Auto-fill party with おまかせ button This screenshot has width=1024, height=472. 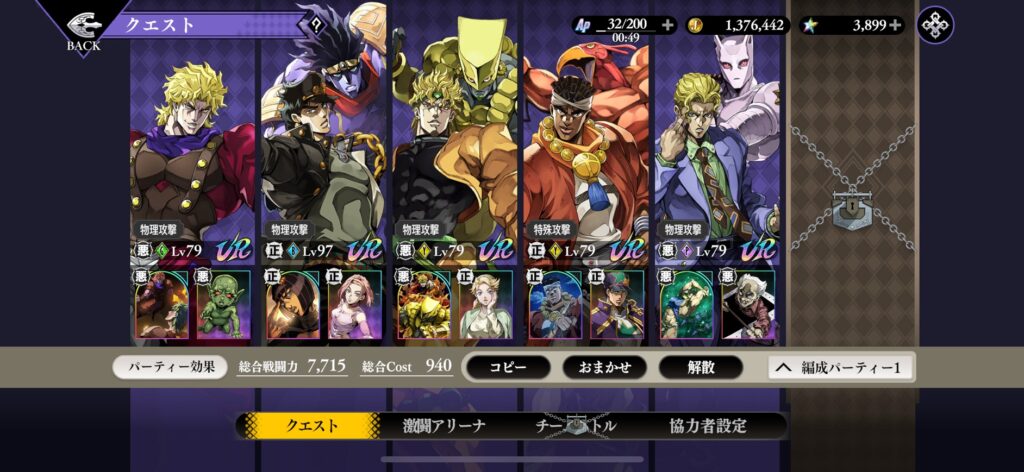tap(603, 367)
